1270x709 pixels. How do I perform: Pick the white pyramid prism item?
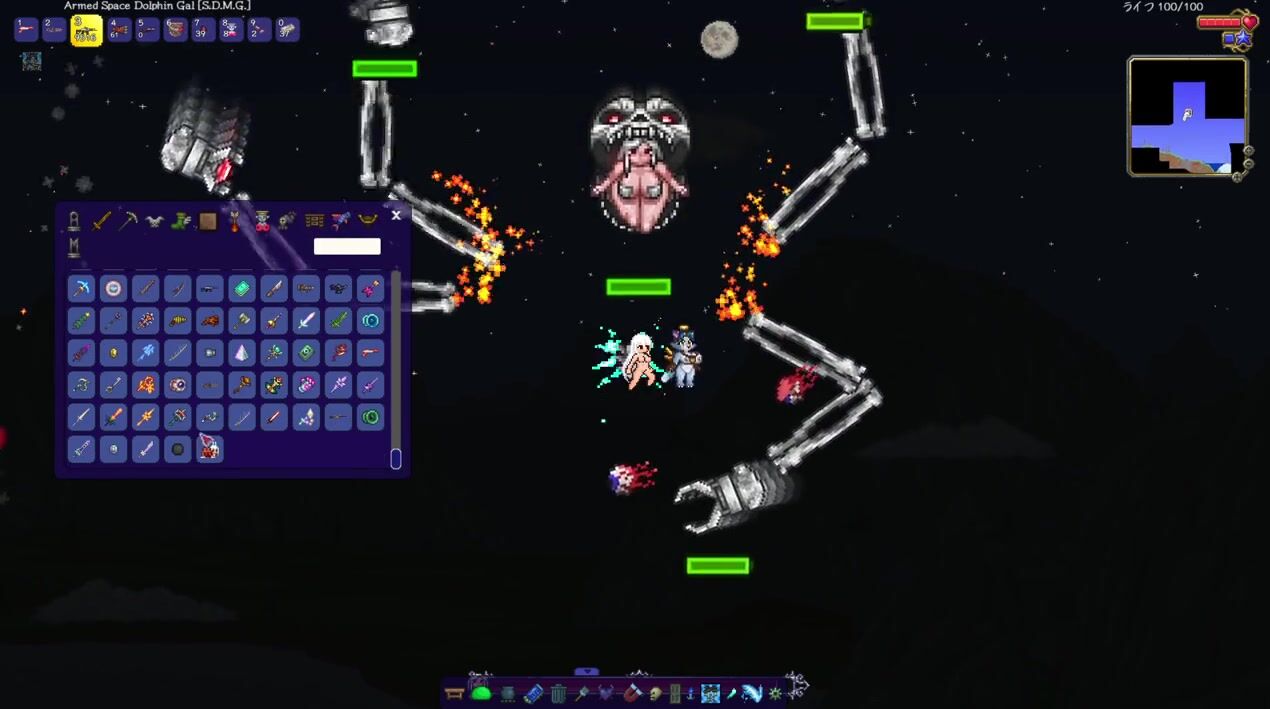242,353
